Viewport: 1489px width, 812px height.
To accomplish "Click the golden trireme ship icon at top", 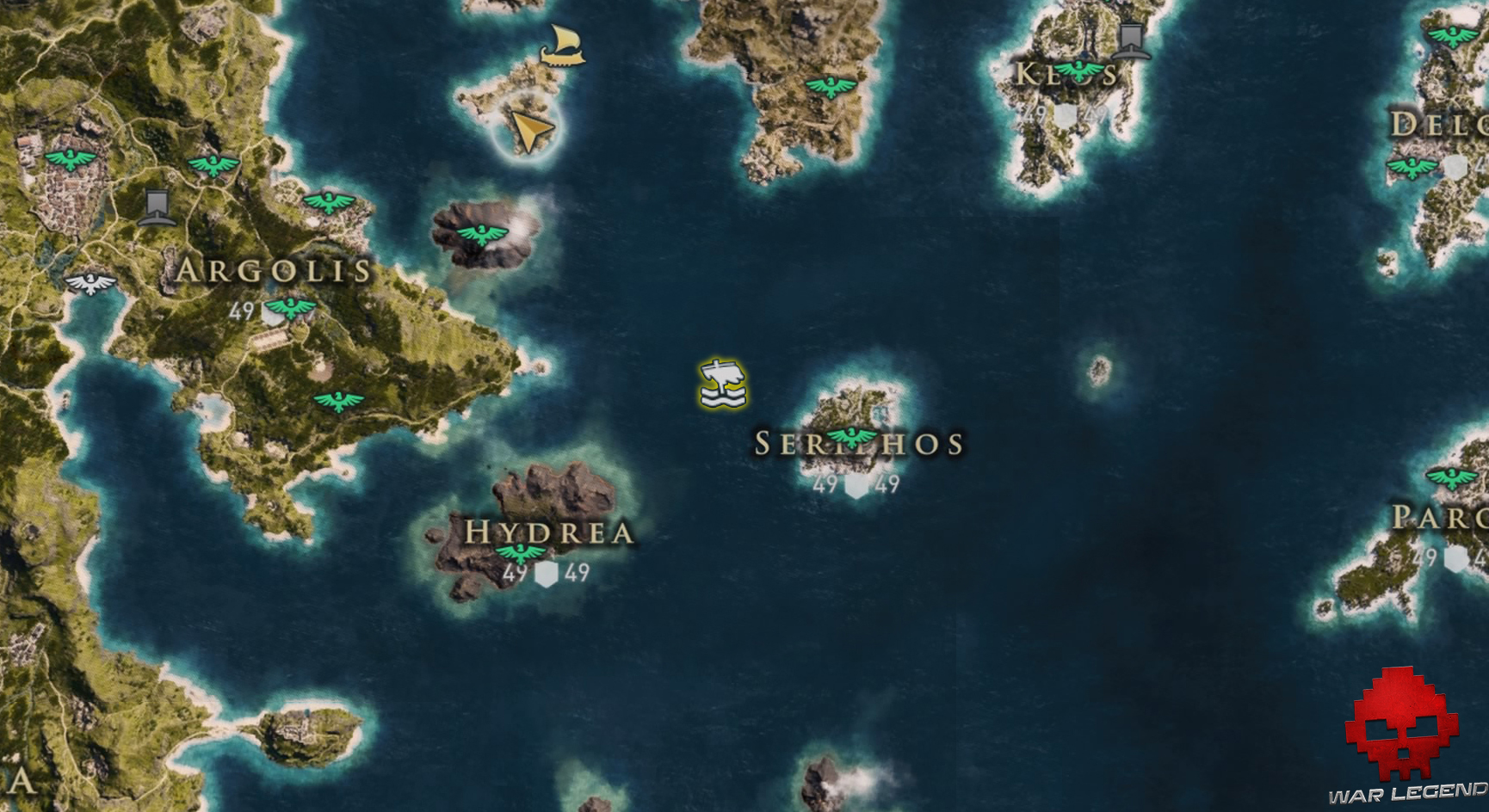I will (564, 47).
